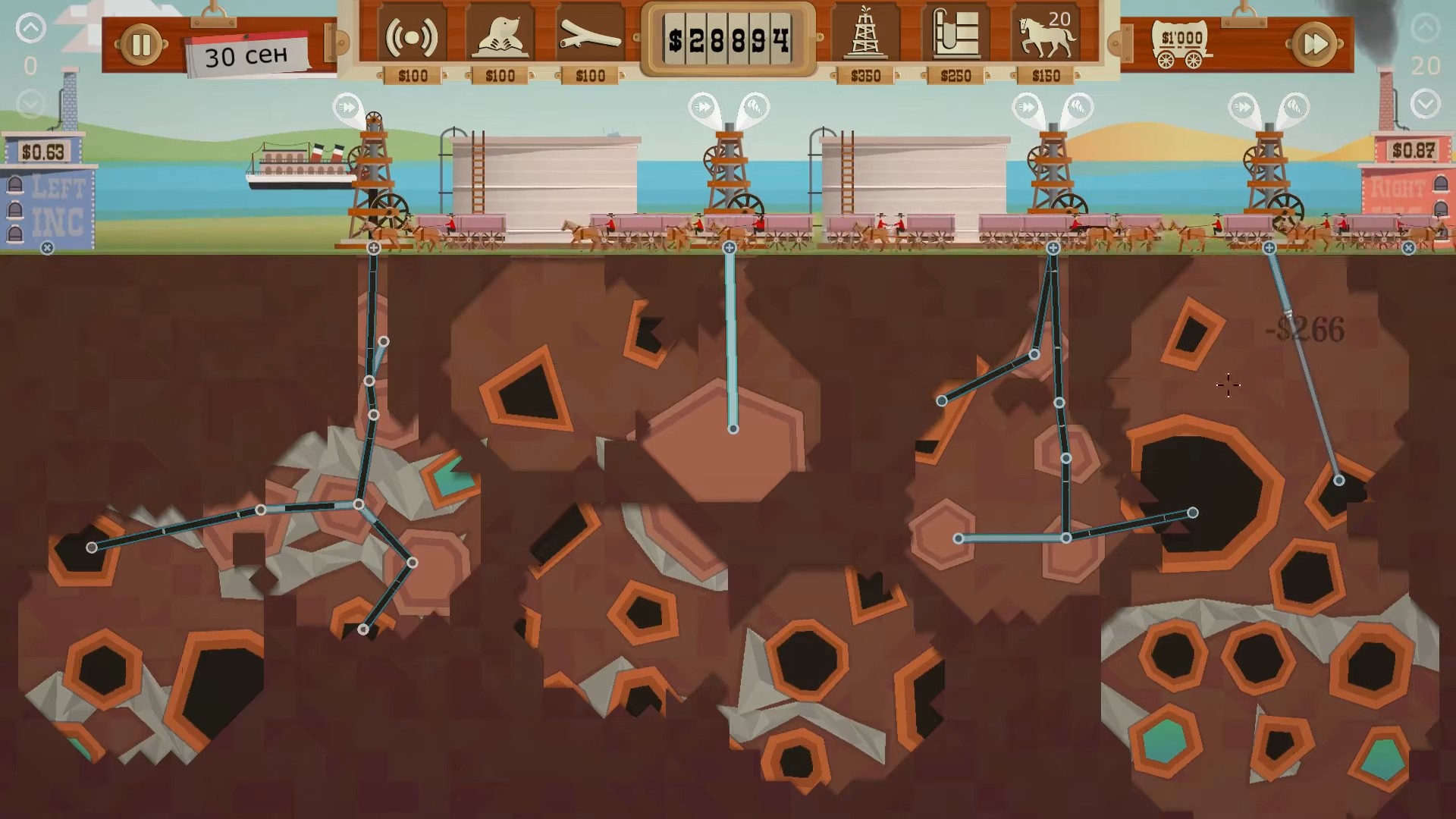Click the speed bubble above the leftmost rig
Screen dimensions: 1456x819
pyautogui.click(x=347, y=107)
